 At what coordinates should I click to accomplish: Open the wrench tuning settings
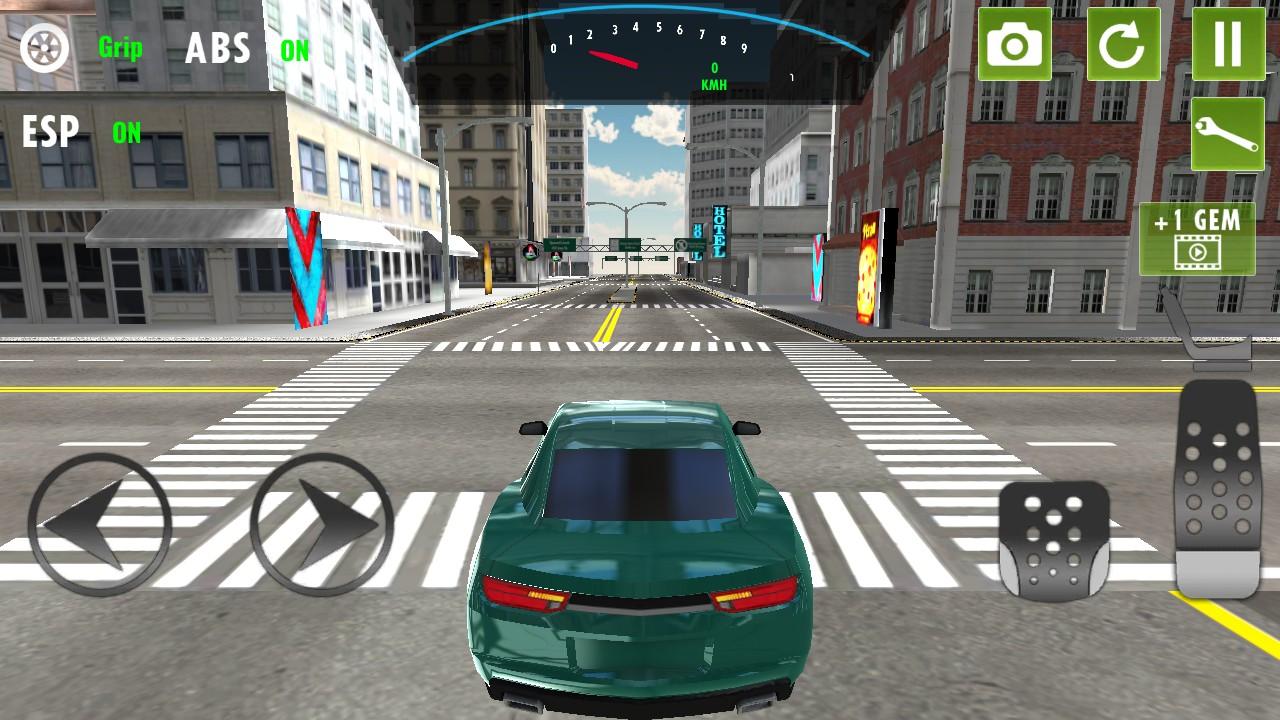(x=1228, y=135)
